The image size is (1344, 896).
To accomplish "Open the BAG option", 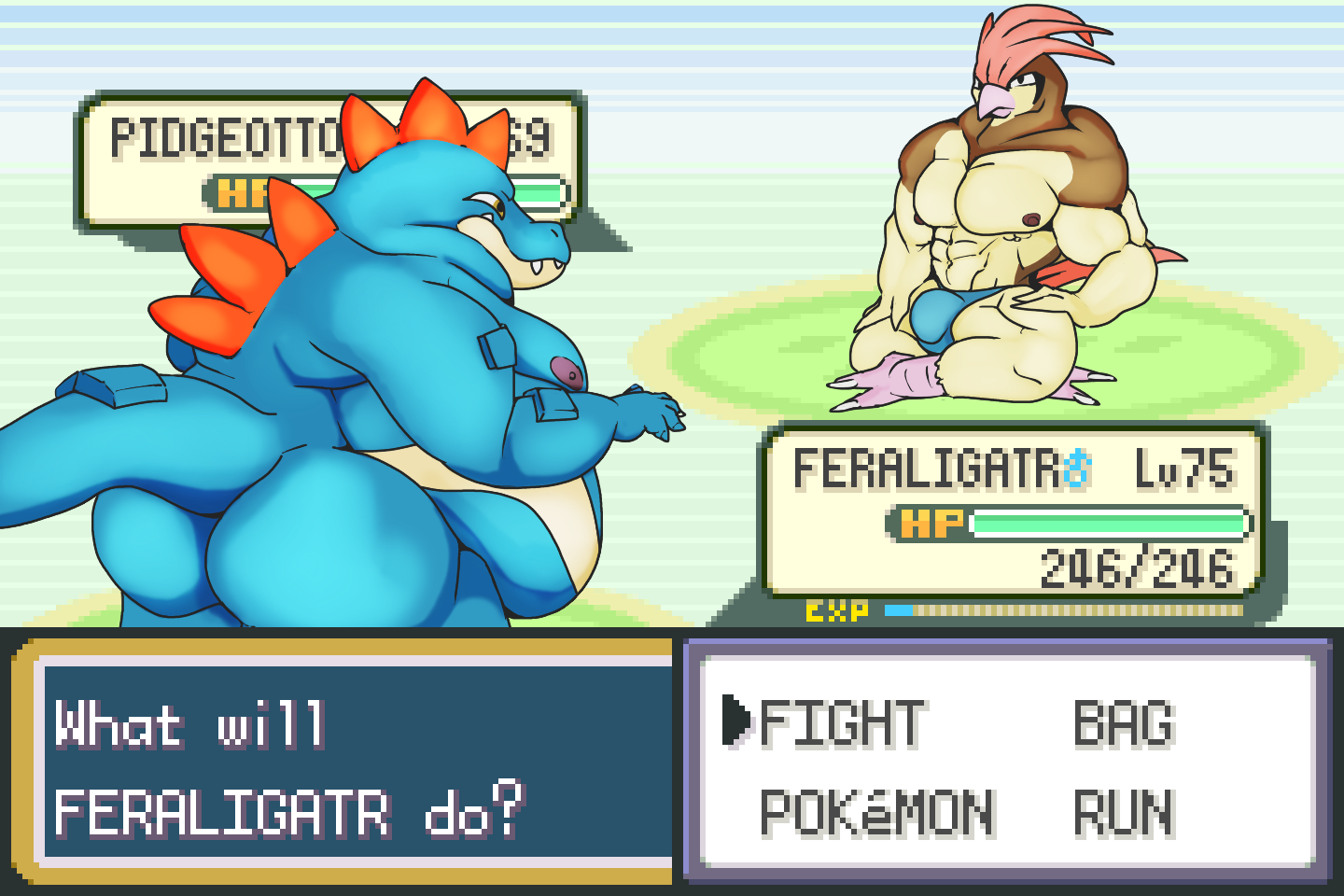I will point(1123,723).
